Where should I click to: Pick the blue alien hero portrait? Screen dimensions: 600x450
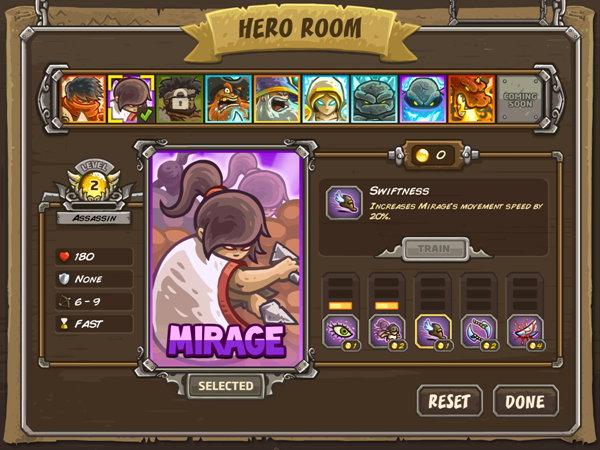(423, 99)
